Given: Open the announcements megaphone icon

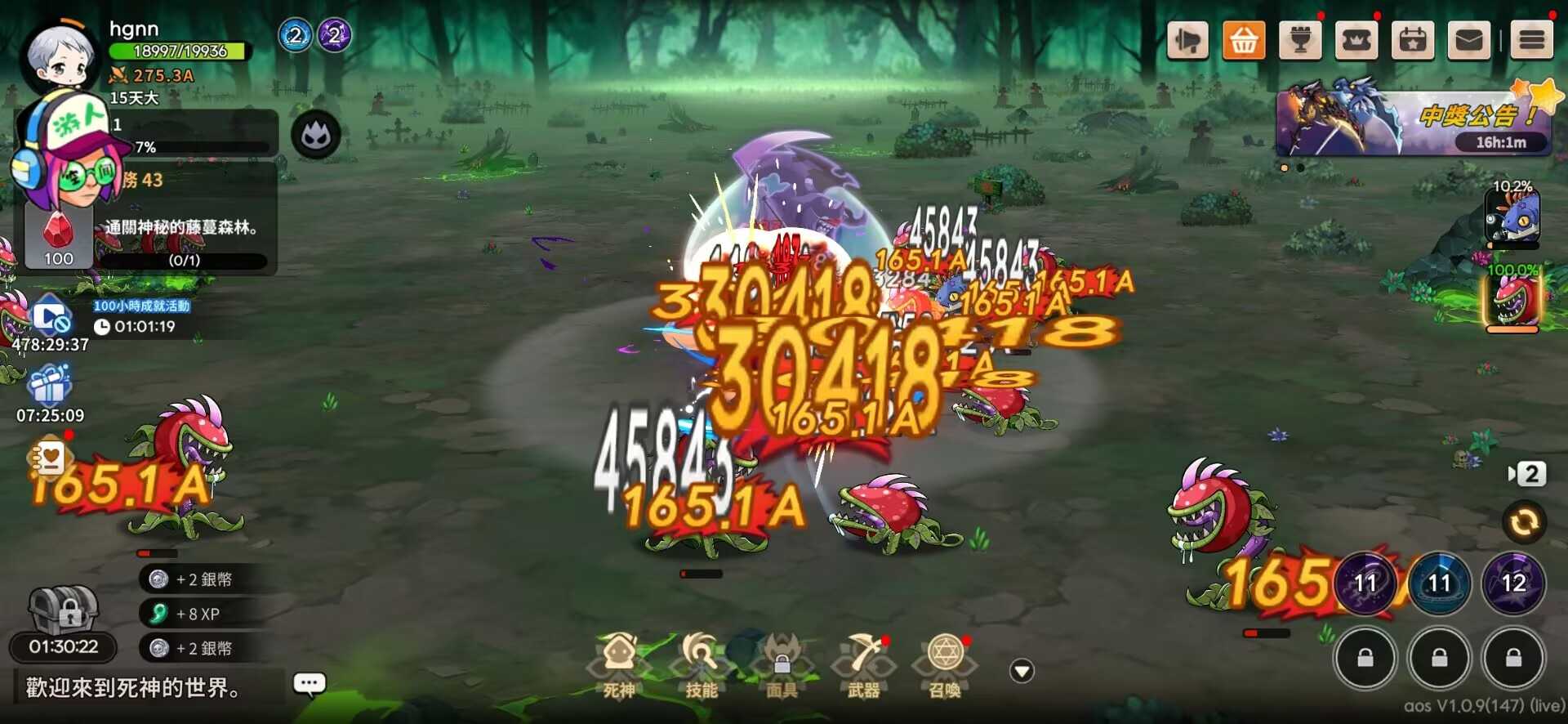Looking at the screenshot, I should point(1188,38).
